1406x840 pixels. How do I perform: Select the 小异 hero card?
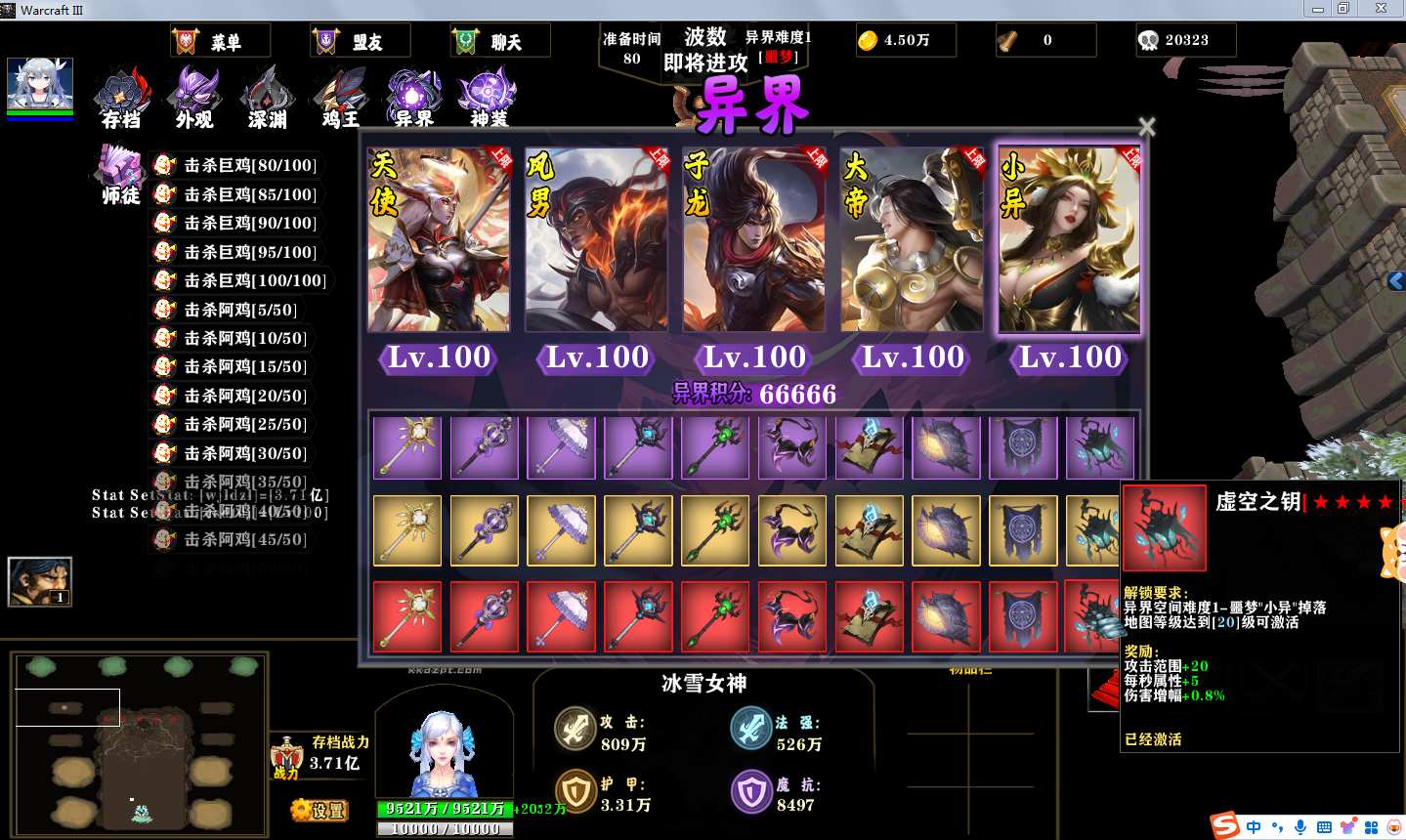1069,240
